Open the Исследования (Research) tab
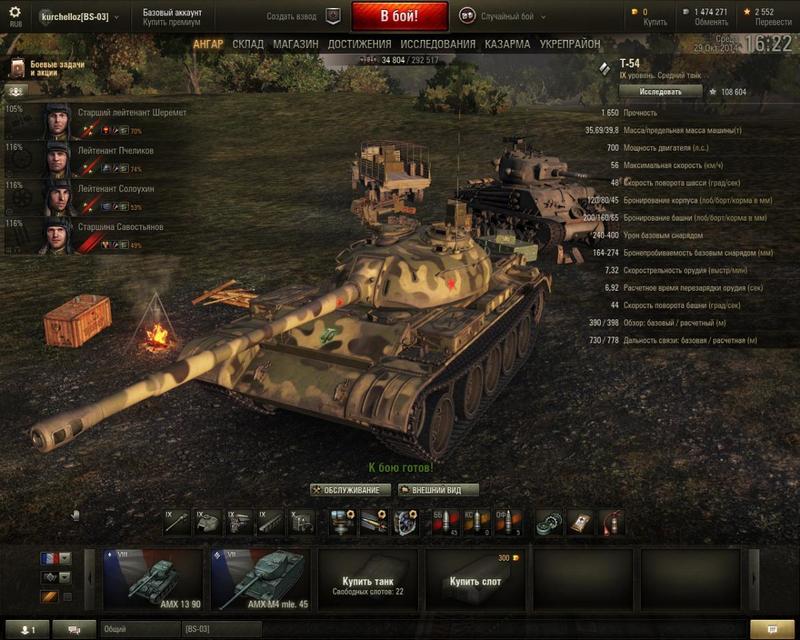The width and height of the screenshot is (800, 640). tap(438, 45)
